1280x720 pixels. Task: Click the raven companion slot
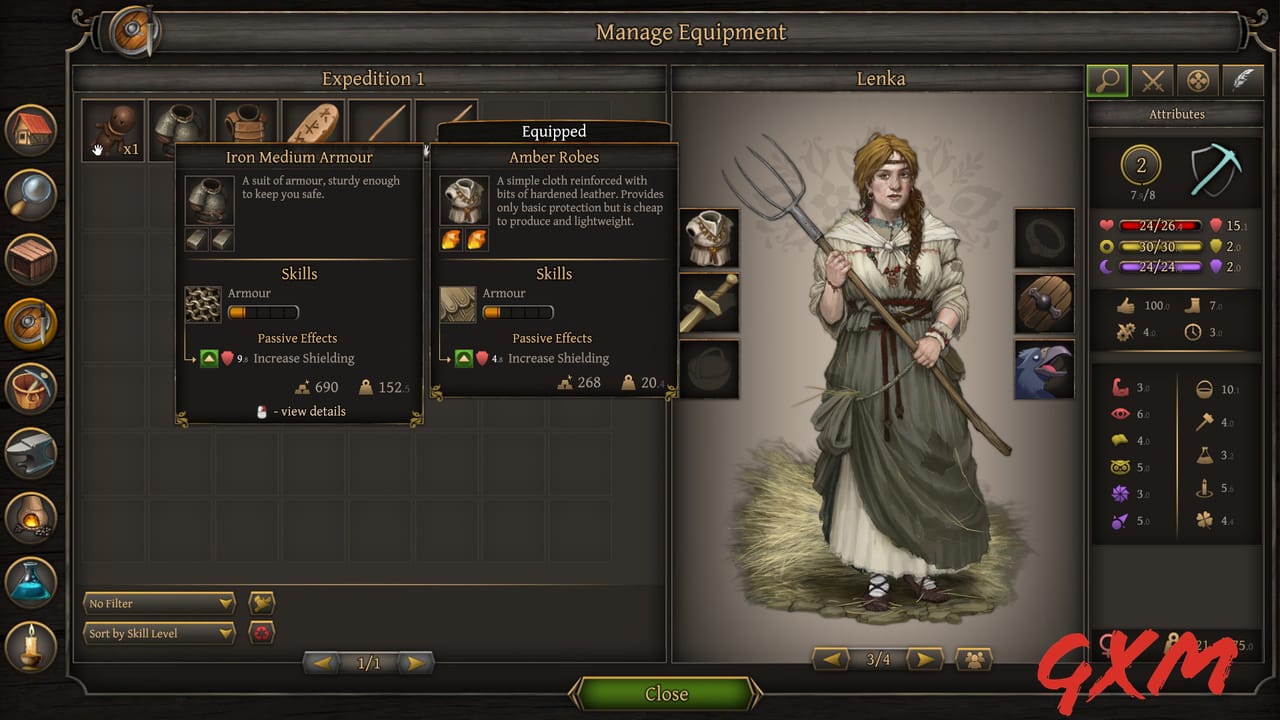(x=1044, y=368)
